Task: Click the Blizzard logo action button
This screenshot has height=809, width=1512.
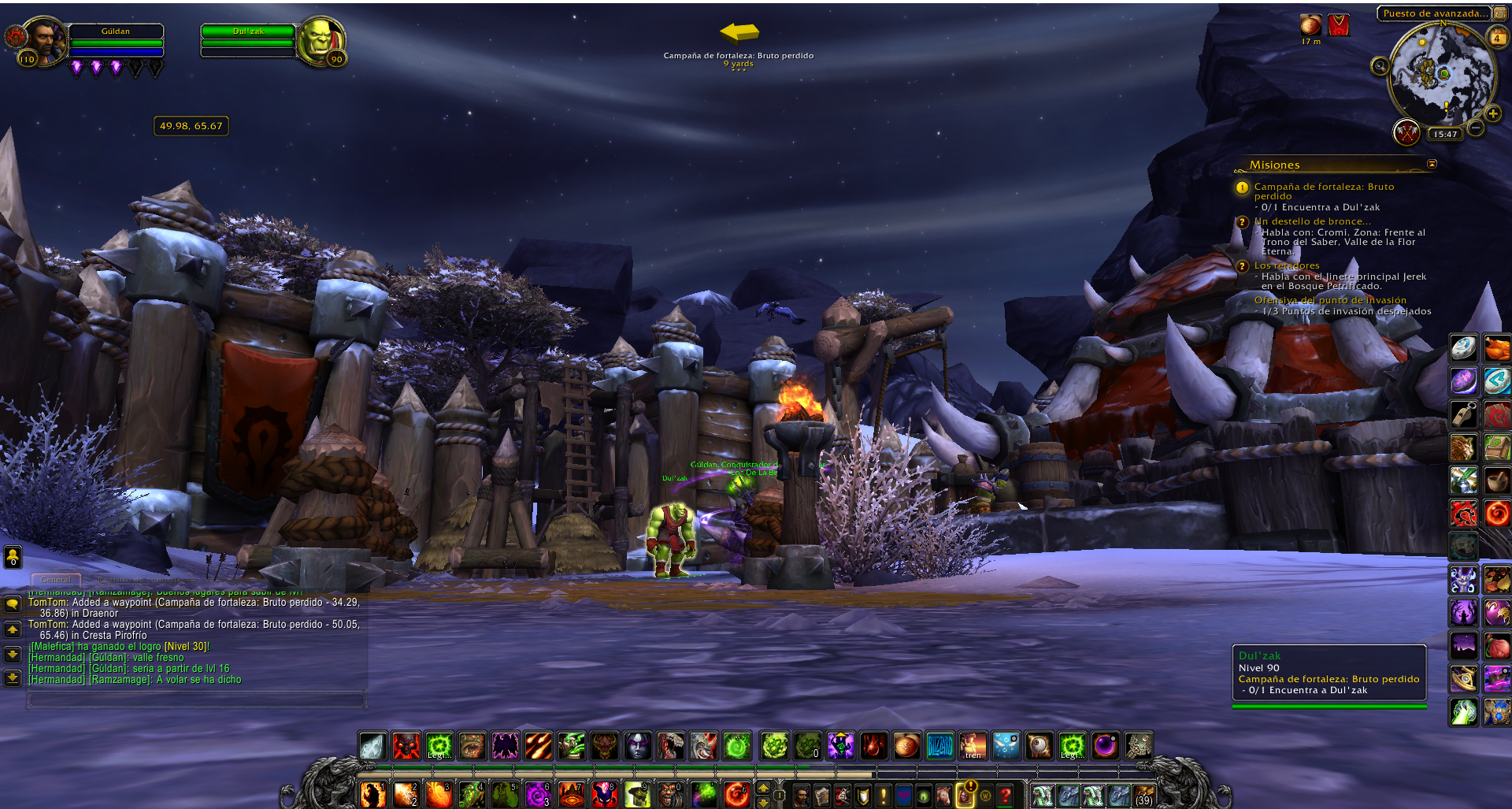Action: 939,745
